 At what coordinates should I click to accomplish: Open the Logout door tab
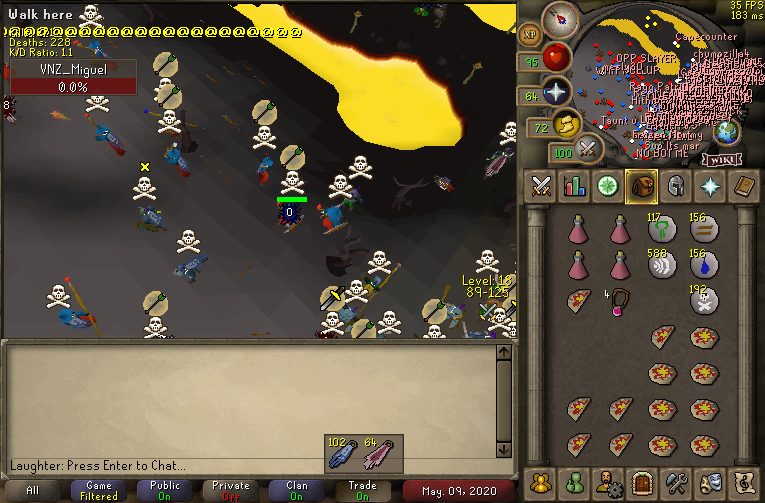[x=643, y=481]
